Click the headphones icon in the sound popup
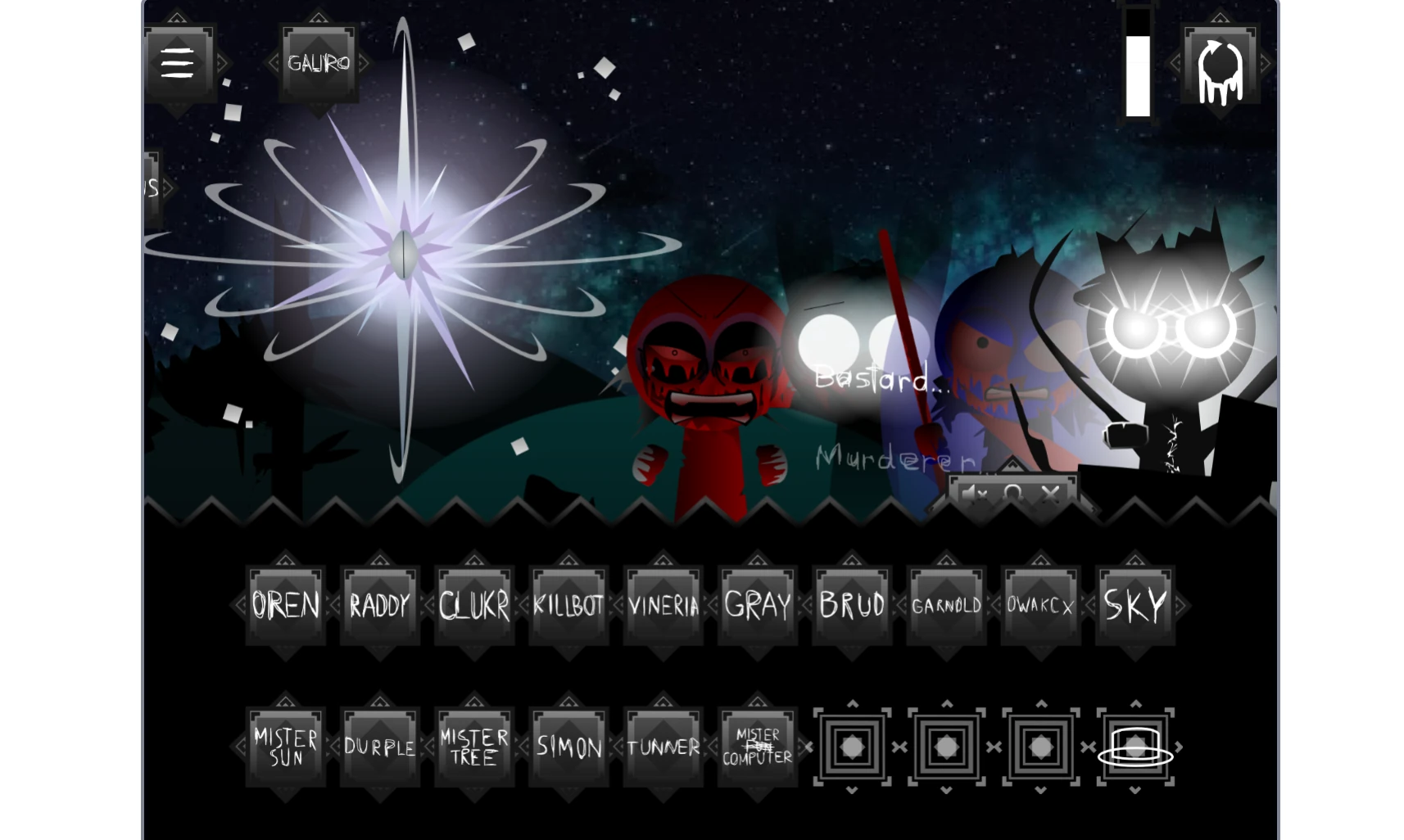 1013,492
